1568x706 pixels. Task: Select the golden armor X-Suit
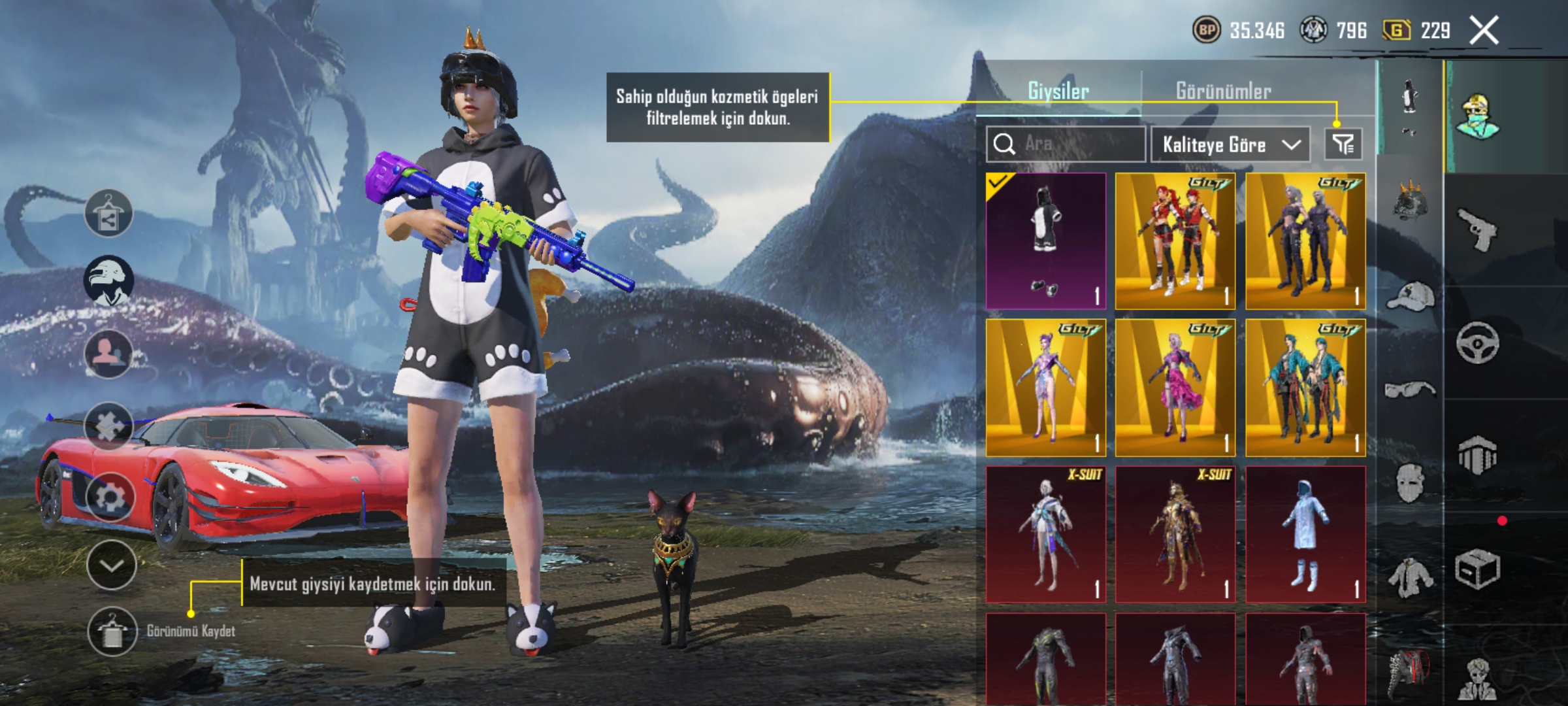1175,534
